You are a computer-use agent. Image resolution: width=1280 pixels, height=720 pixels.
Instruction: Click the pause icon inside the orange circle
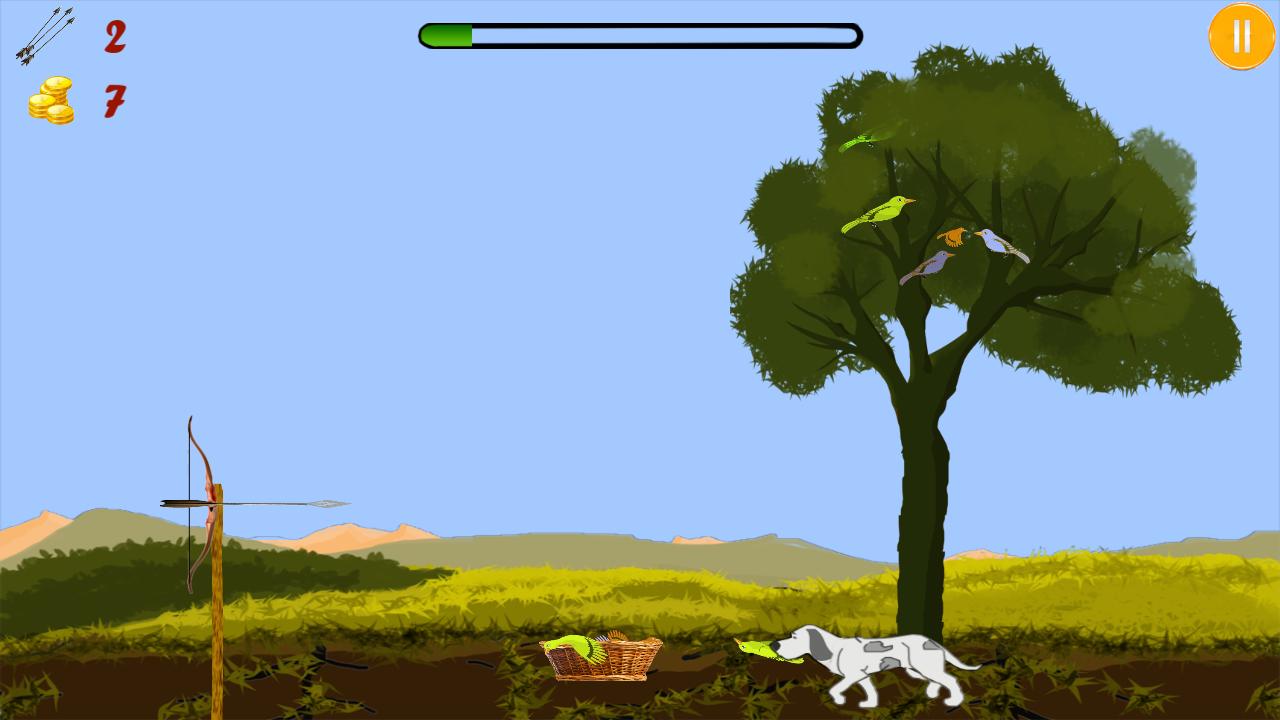tap(1241, 38)
